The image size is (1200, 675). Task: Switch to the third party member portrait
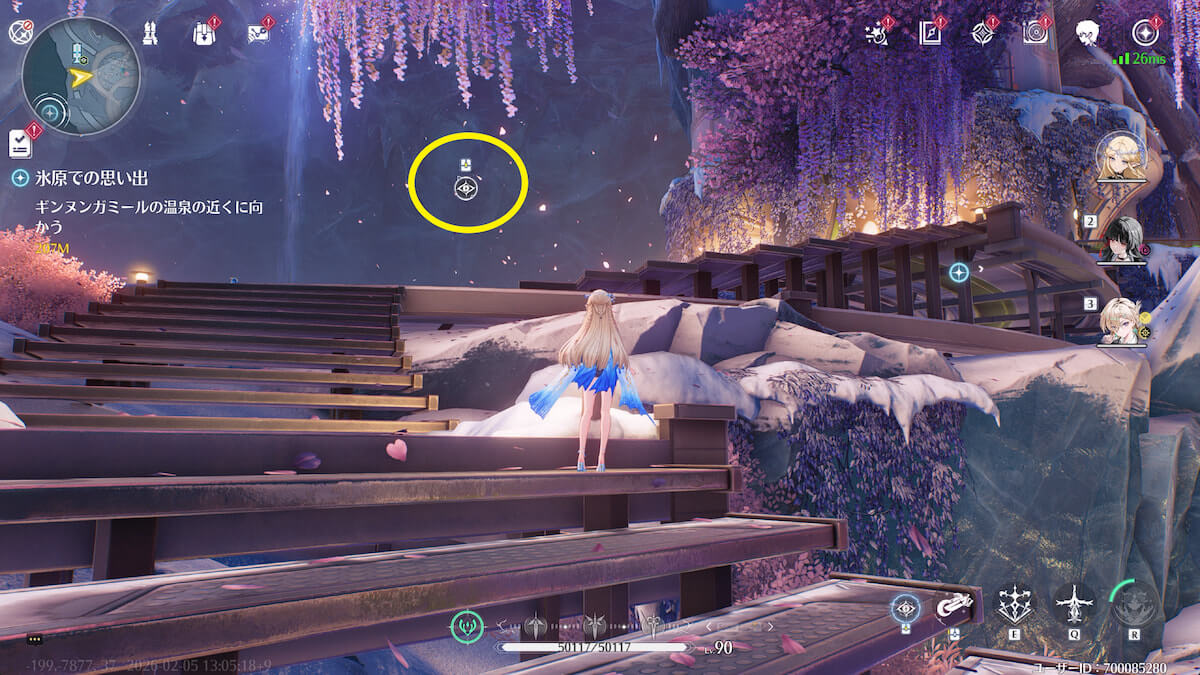(x=1122, y=321)
